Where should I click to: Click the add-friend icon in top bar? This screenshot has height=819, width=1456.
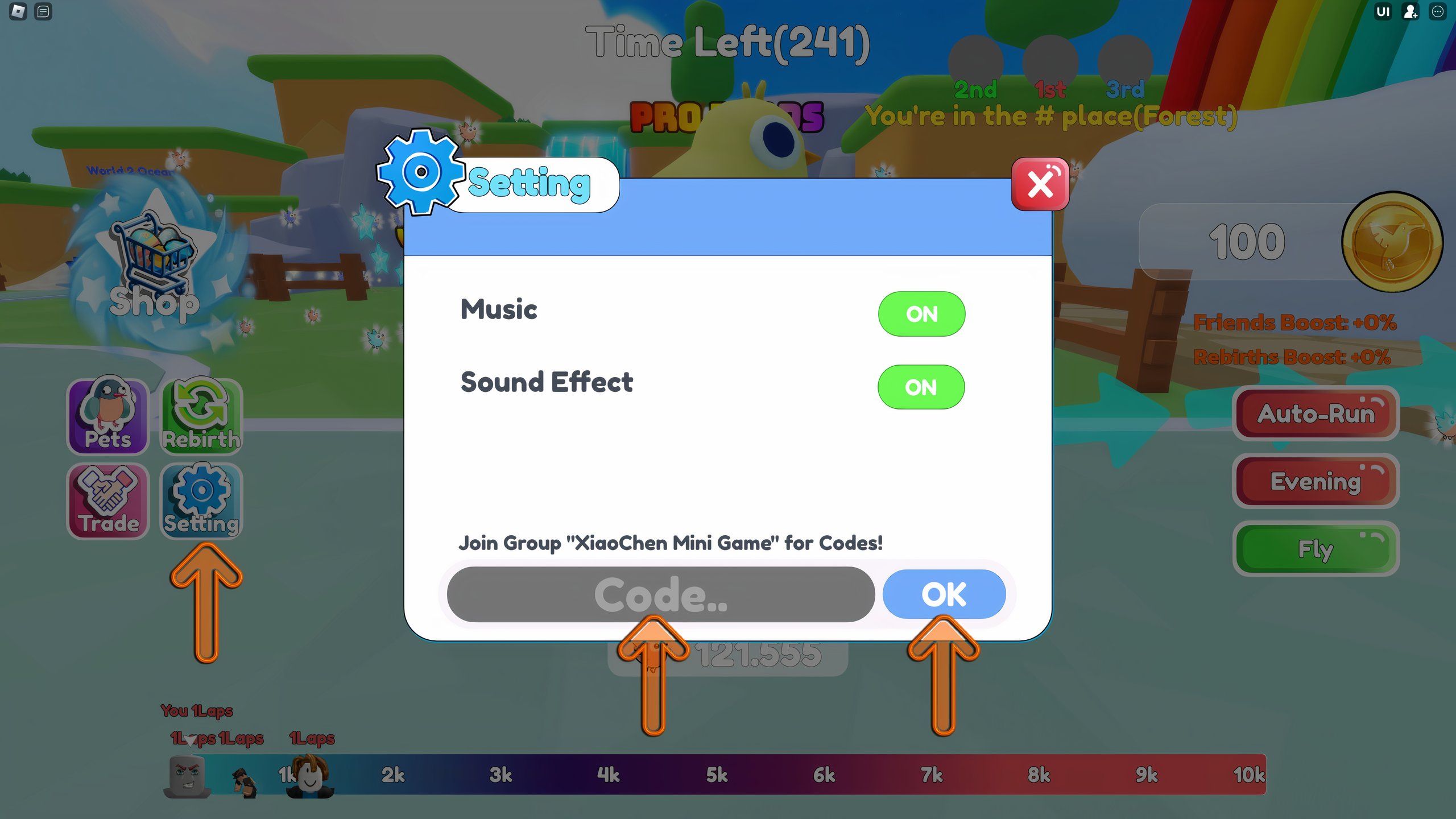pyautogui.click(x=1409, y=12)
